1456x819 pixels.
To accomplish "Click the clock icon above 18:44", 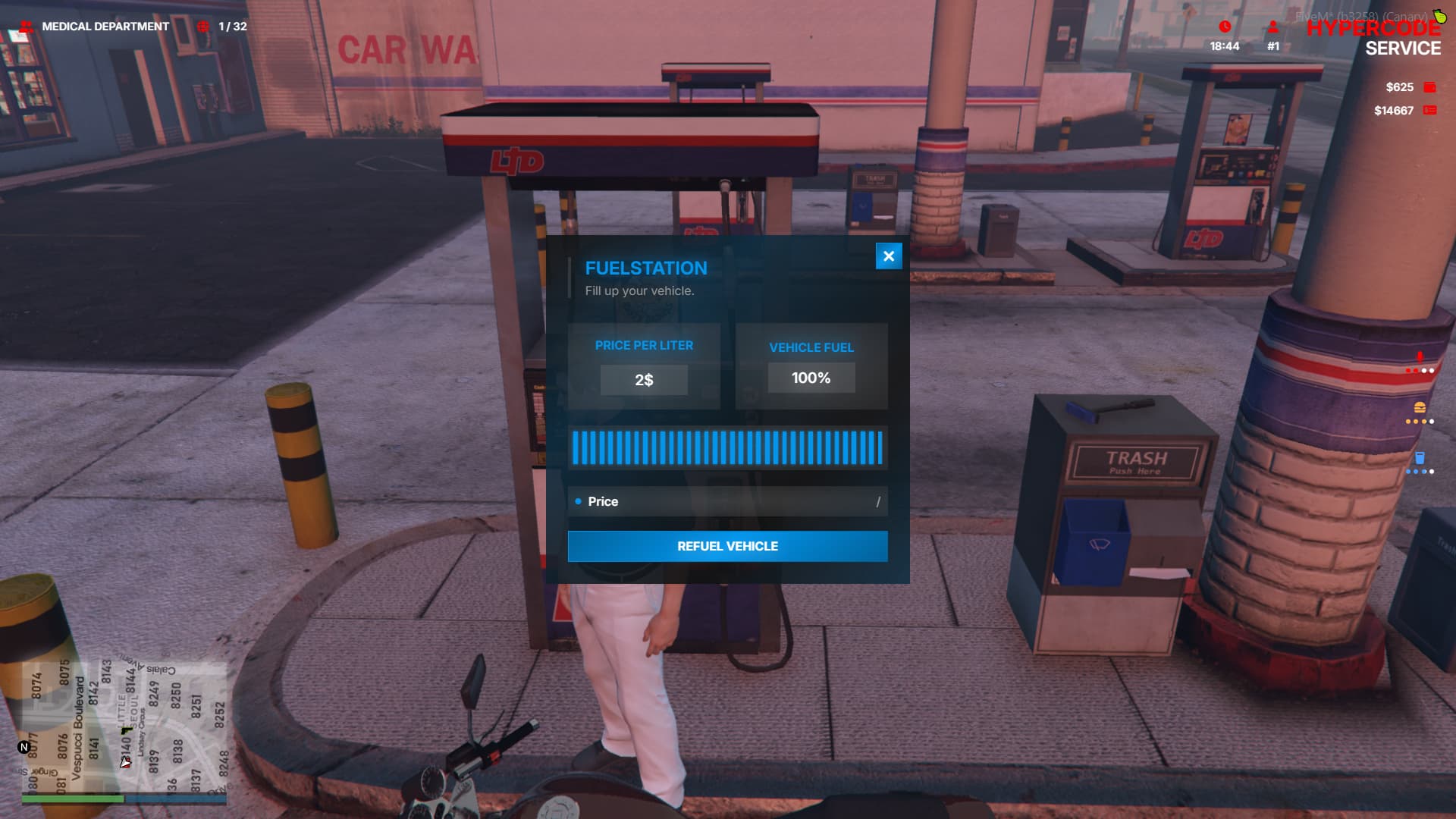I will [x=1224, y=27].
